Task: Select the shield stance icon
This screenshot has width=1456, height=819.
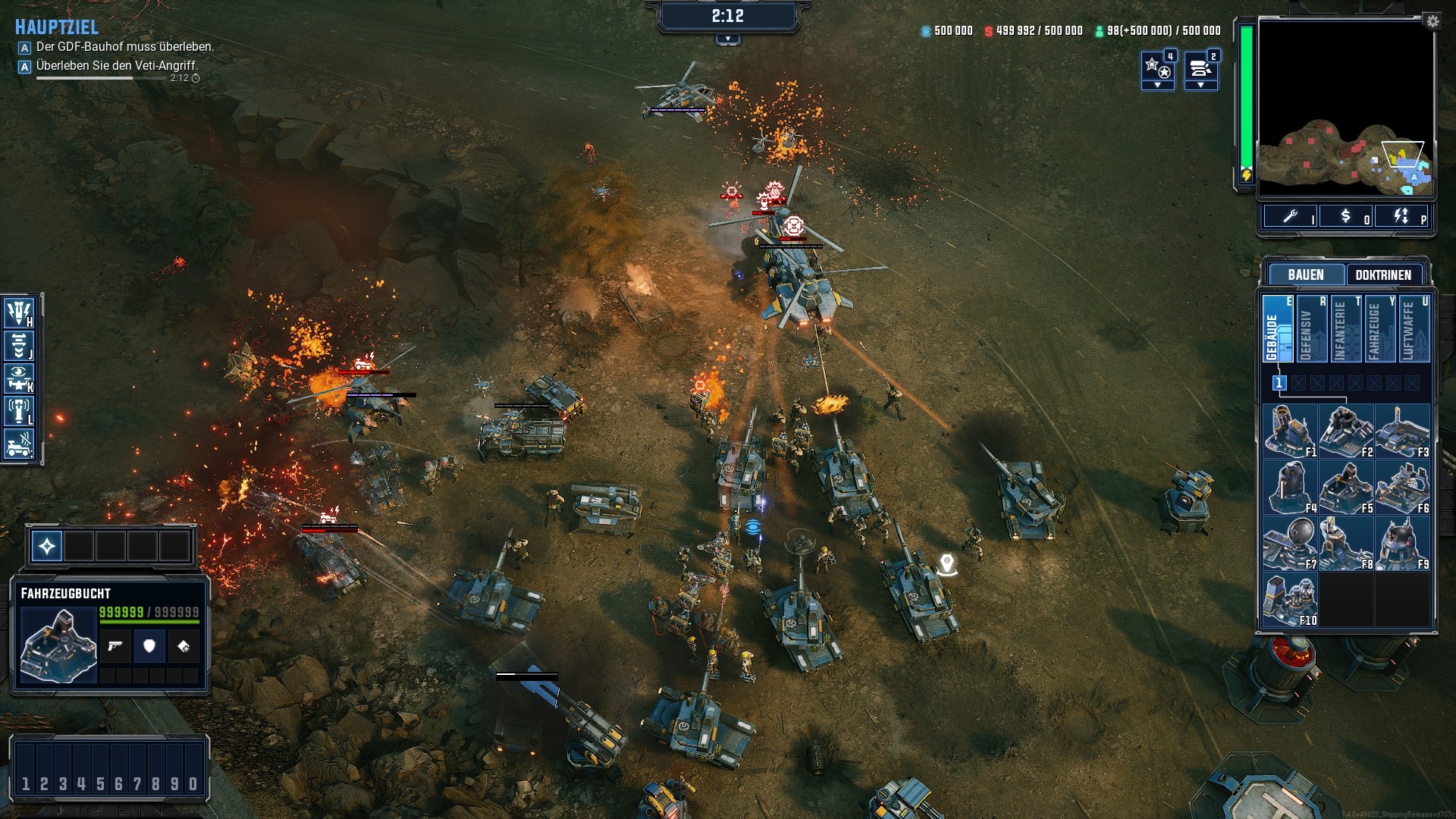Action: 149,646
